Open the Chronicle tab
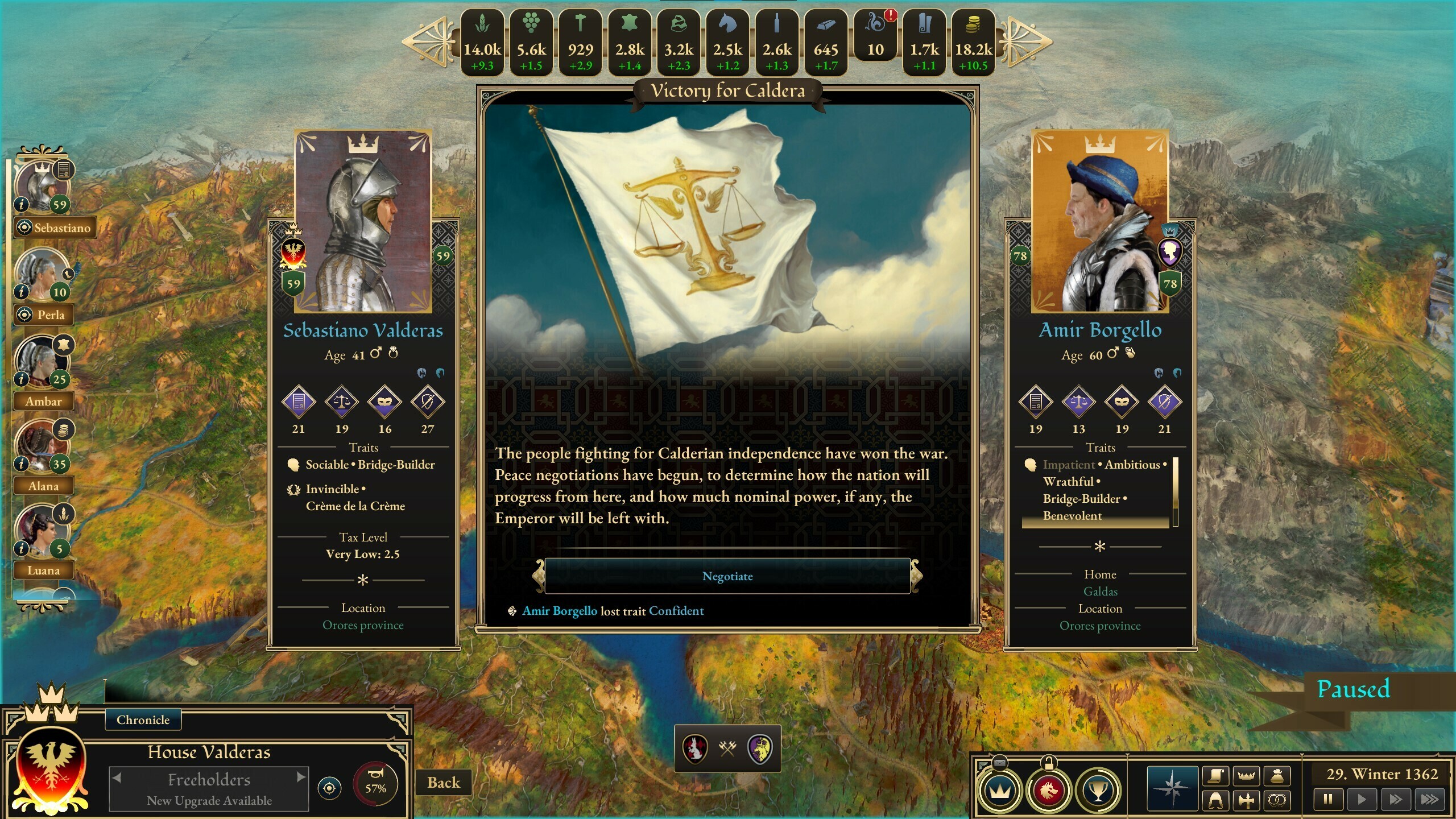The height and width of the screenshot is (819, 1456). 143,720
